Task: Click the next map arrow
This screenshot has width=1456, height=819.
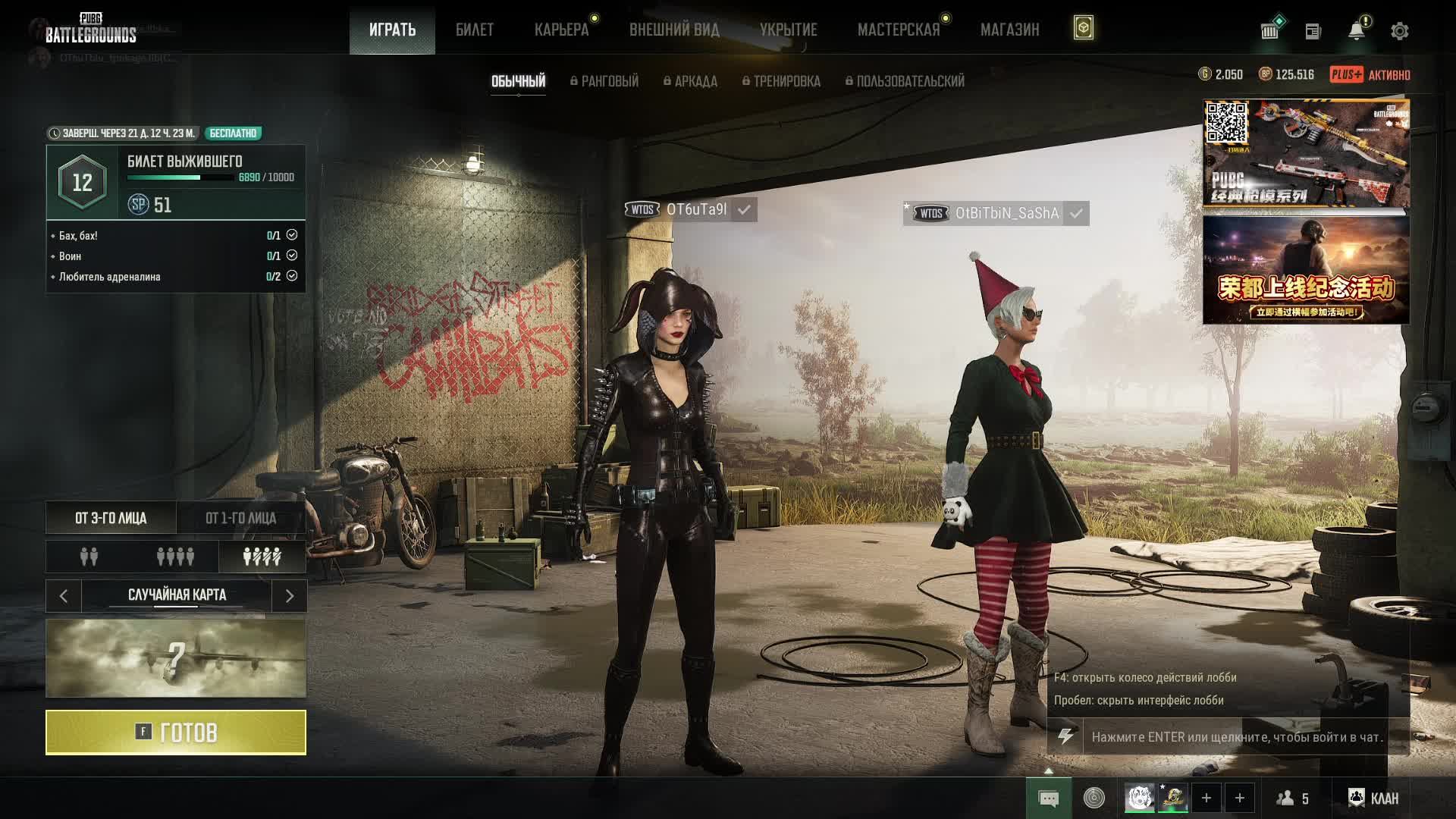Action: tap(289, 596)
